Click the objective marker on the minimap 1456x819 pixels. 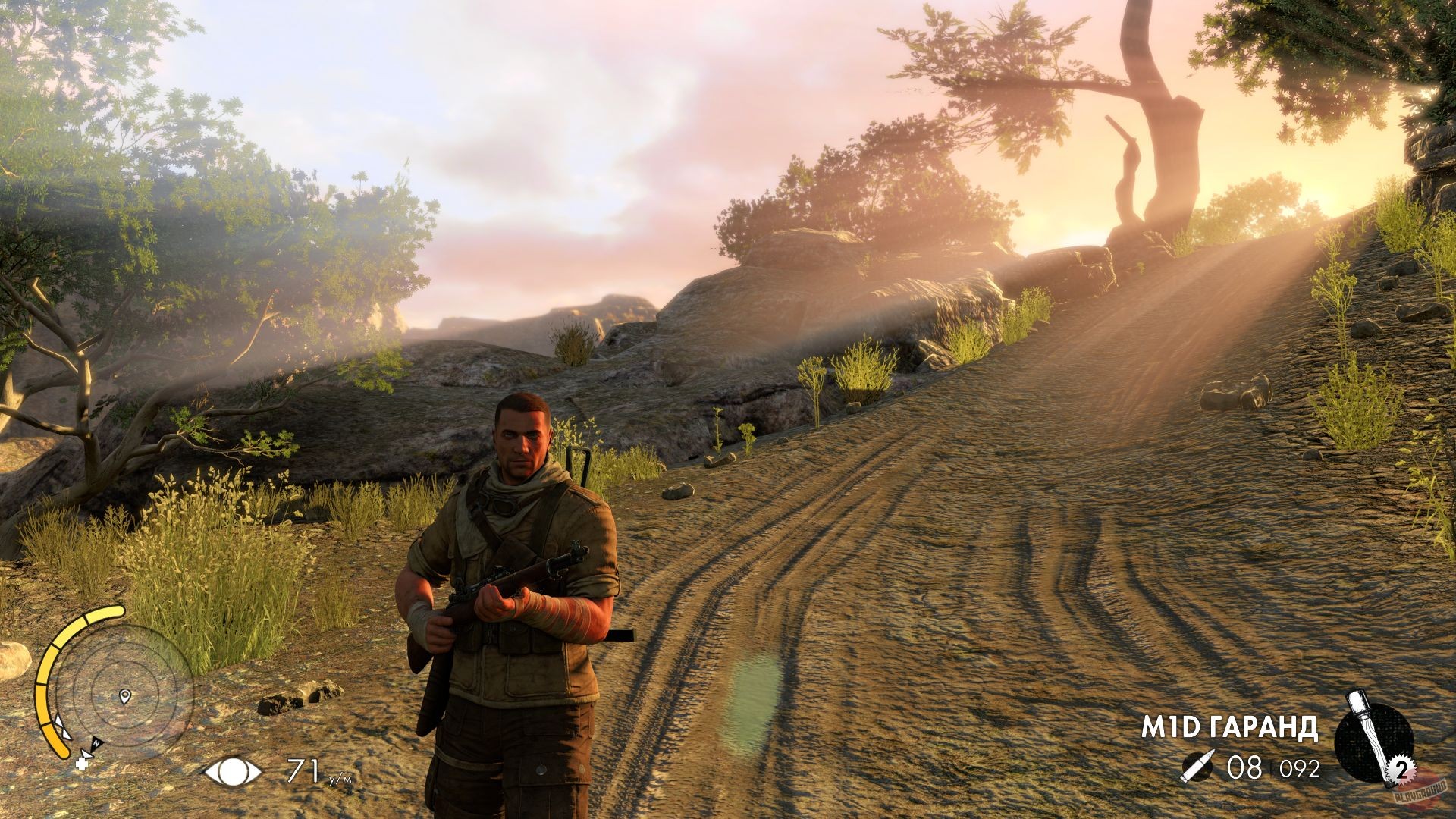124,695
